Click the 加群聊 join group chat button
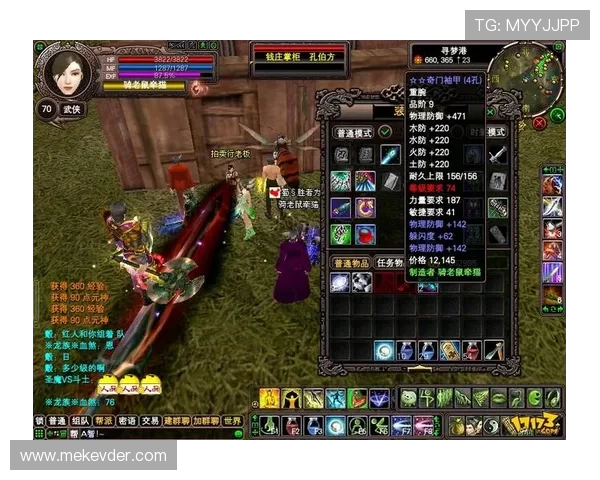 coord(205,421)
